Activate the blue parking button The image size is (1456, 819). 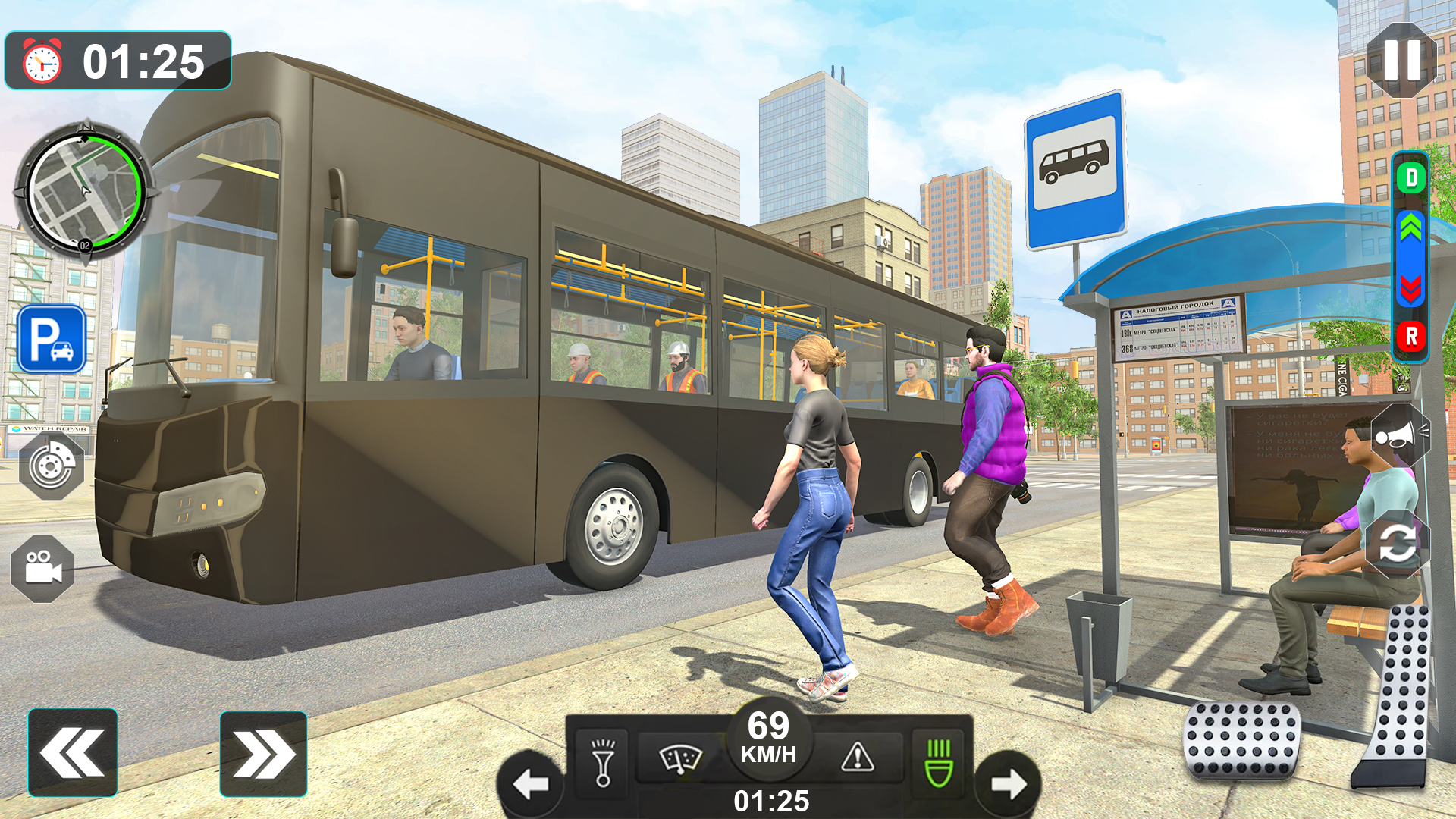[x=52, y=339]
